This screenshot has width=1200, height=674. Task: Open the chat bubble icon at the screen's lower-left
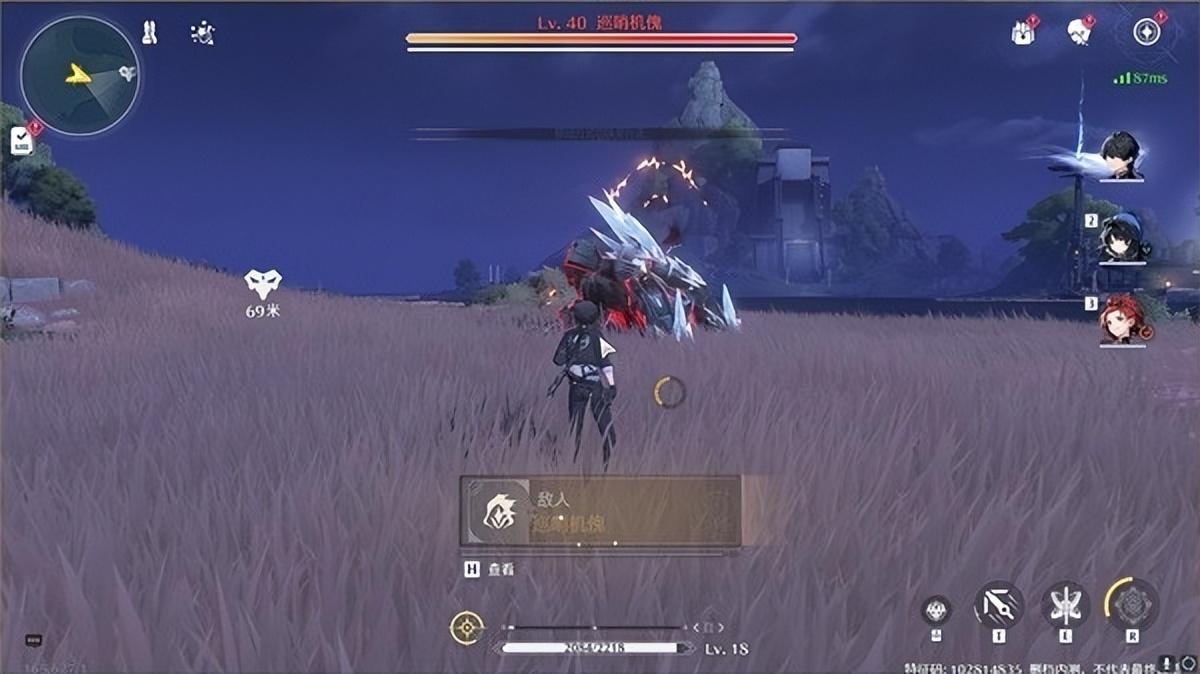(33, 640)
